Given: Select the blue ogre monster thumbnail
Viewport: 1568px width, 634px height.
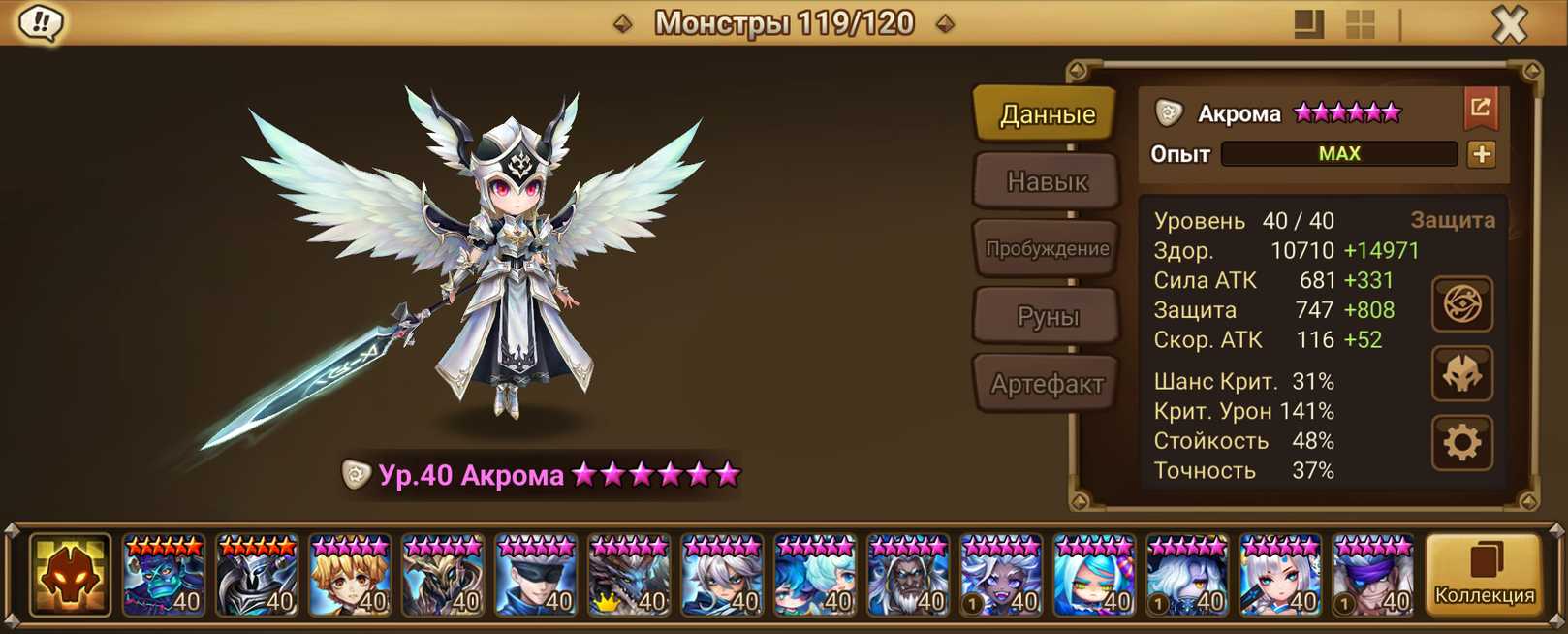Looking at the screenshot, I should coord(163,576).
